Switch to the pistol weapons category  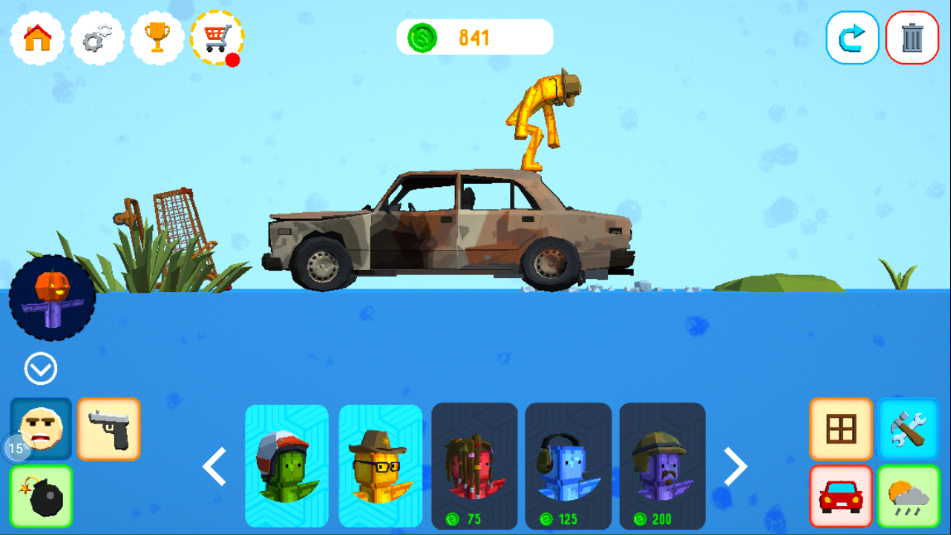tap(109, 429)
